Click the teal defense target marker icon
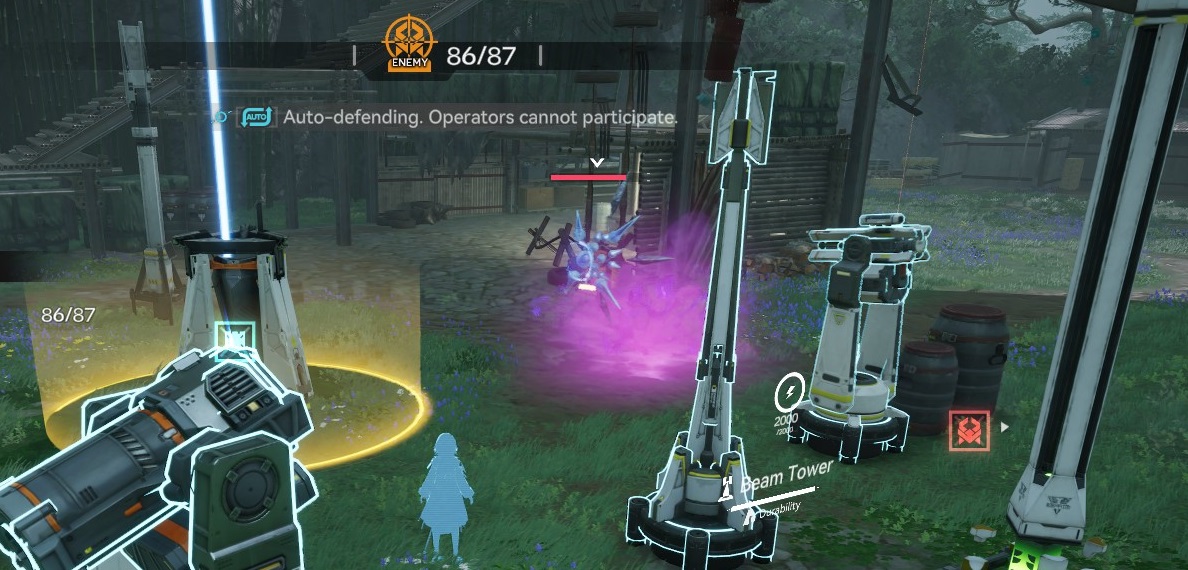Viewport: 1188px width, 570px height. click(x=234, y=341)
